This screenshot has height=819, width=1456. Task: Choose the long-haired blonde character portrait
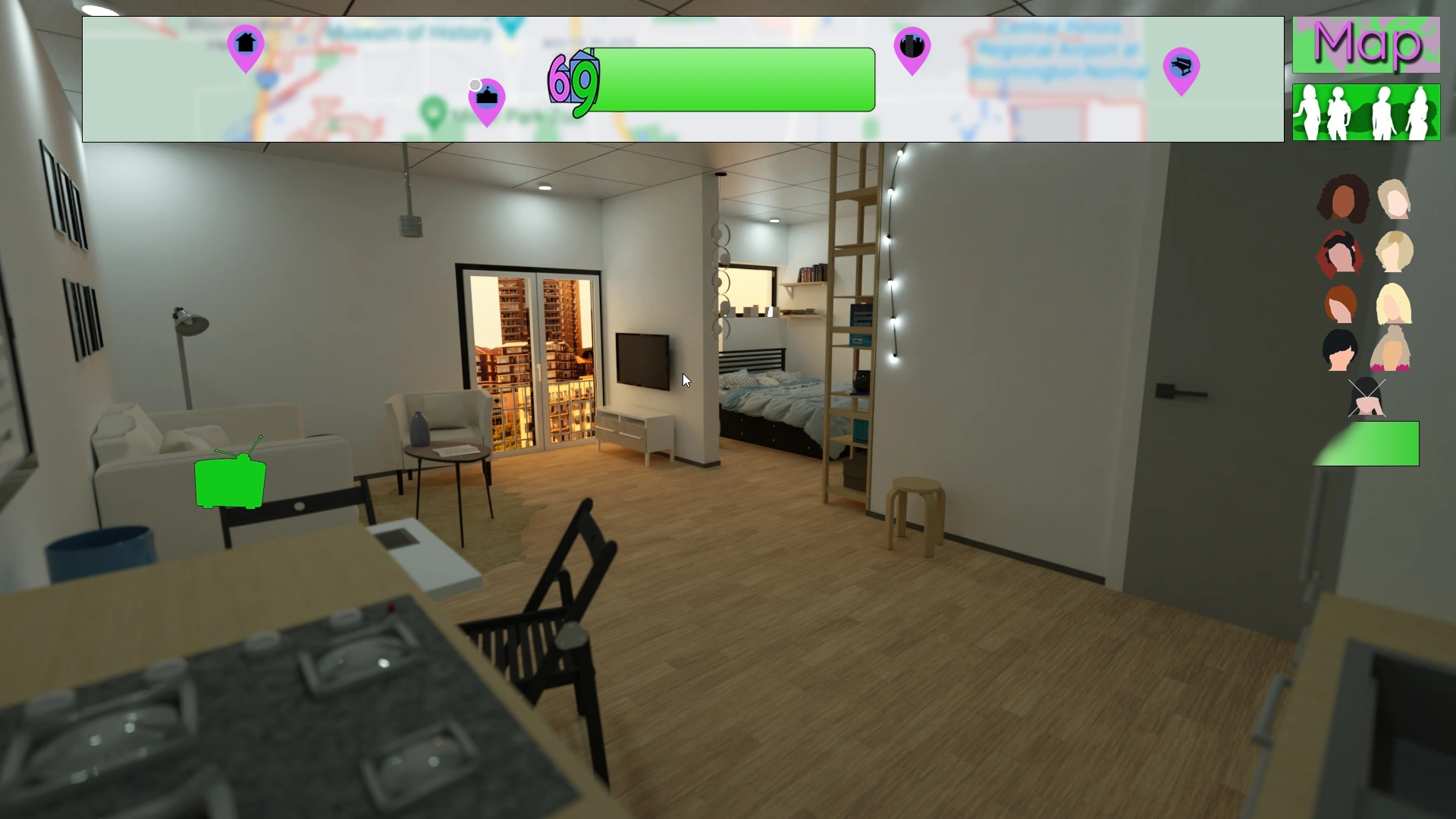(x=1394, y=306)
